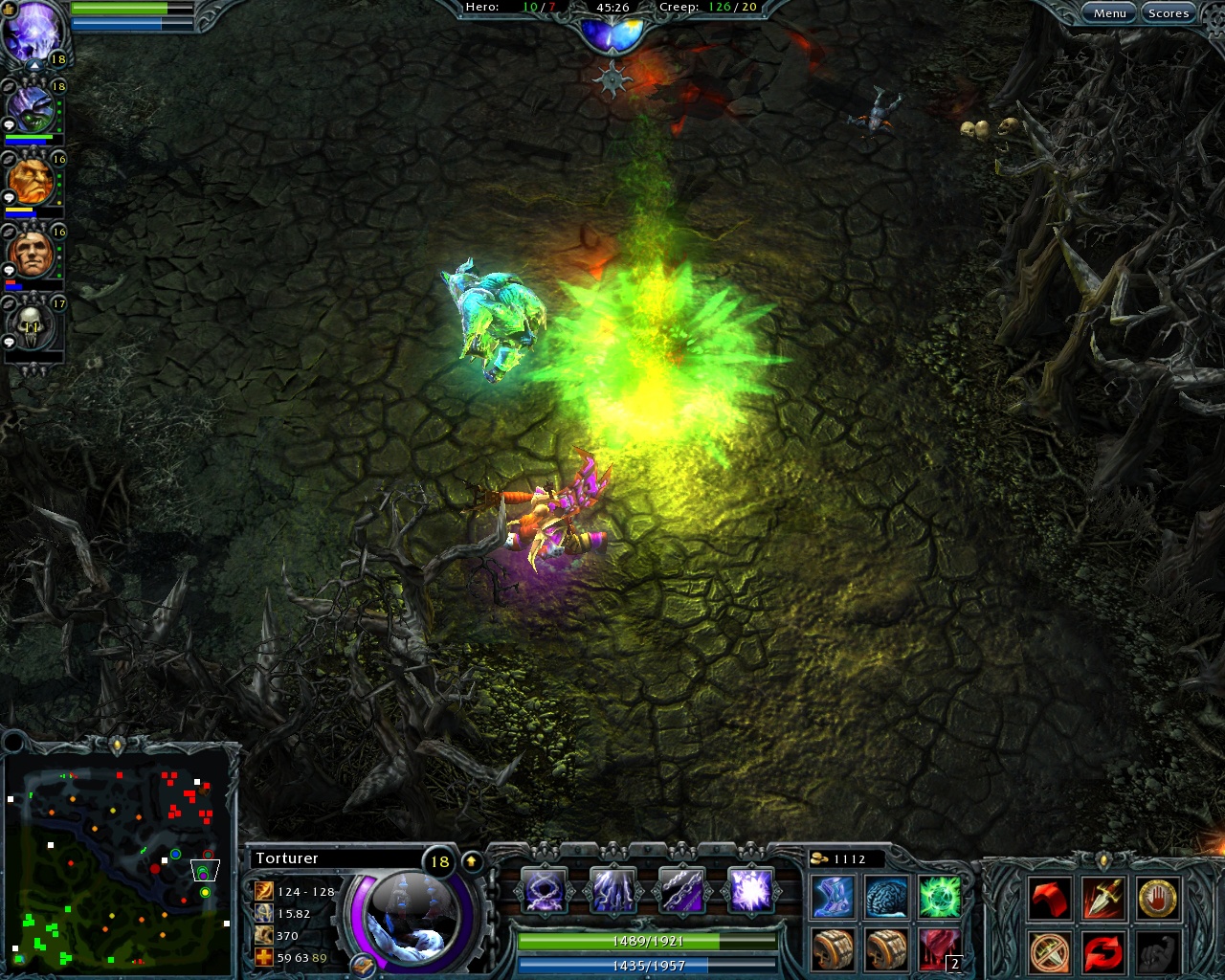Activate the green orb inventory item
Screen dimensions: 1225x980
pyautogui.click(x=939, y=895)
